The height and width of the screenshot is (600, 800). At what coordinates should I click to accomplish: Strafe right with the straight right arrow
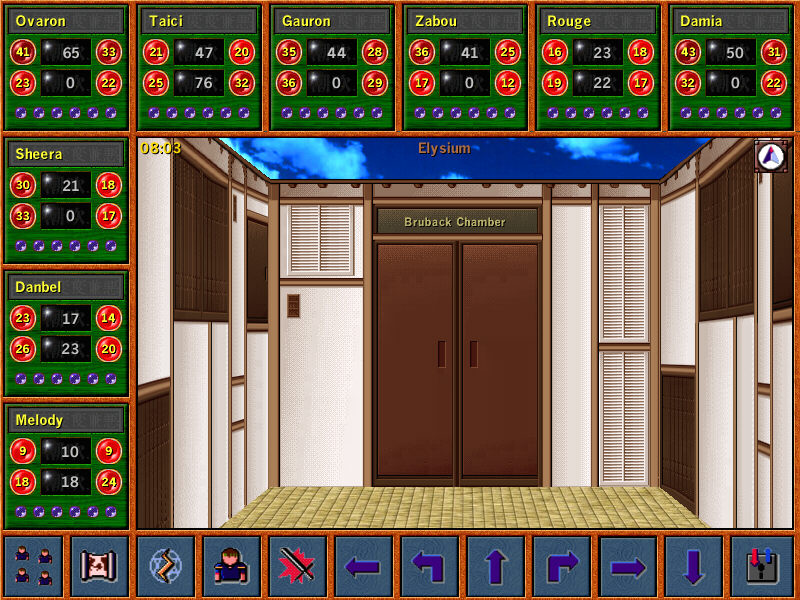pyautogui.click(x=628, y=567)
